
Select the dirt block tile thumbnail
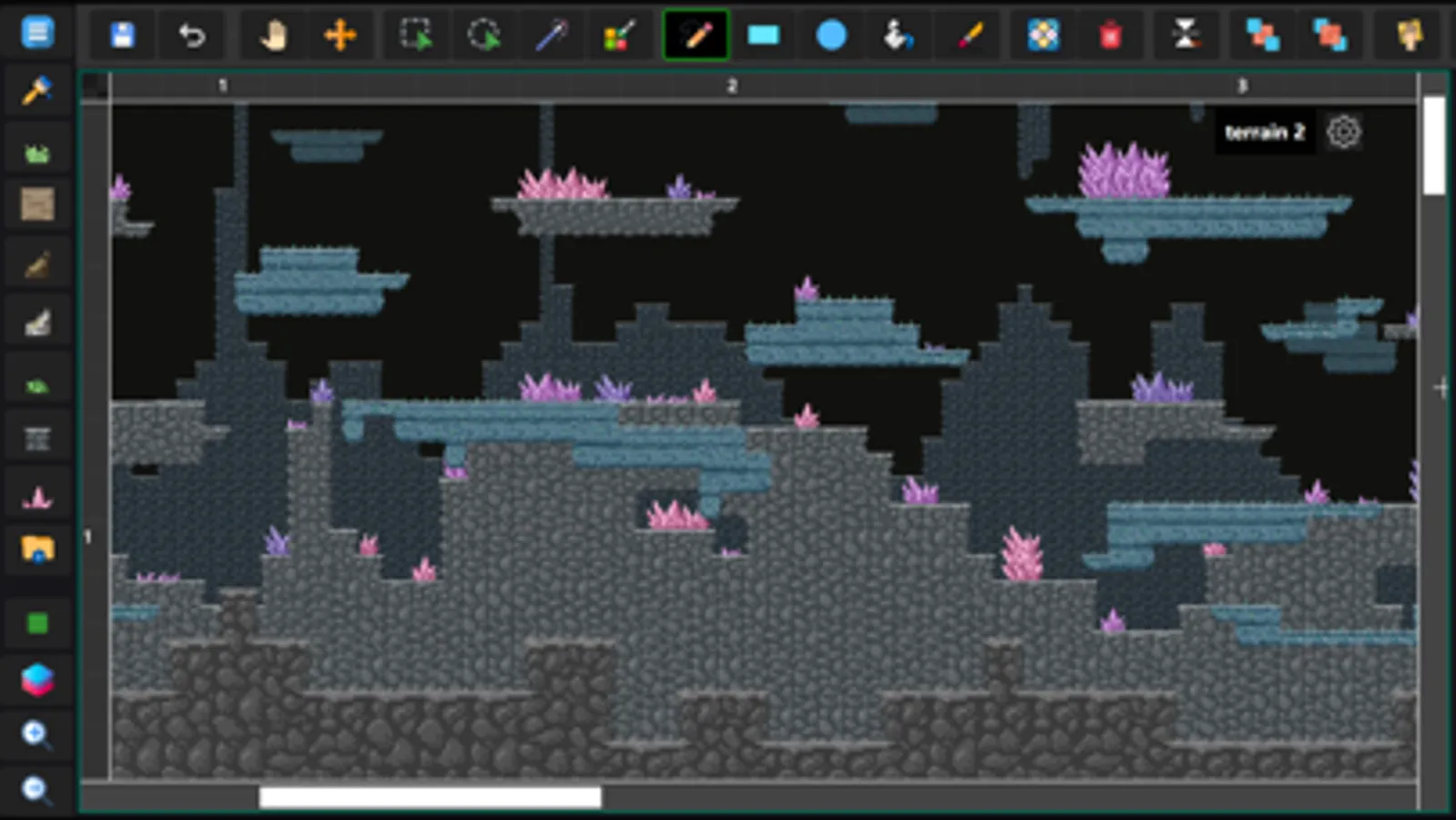pyautogui.click(x=36, y=203)
